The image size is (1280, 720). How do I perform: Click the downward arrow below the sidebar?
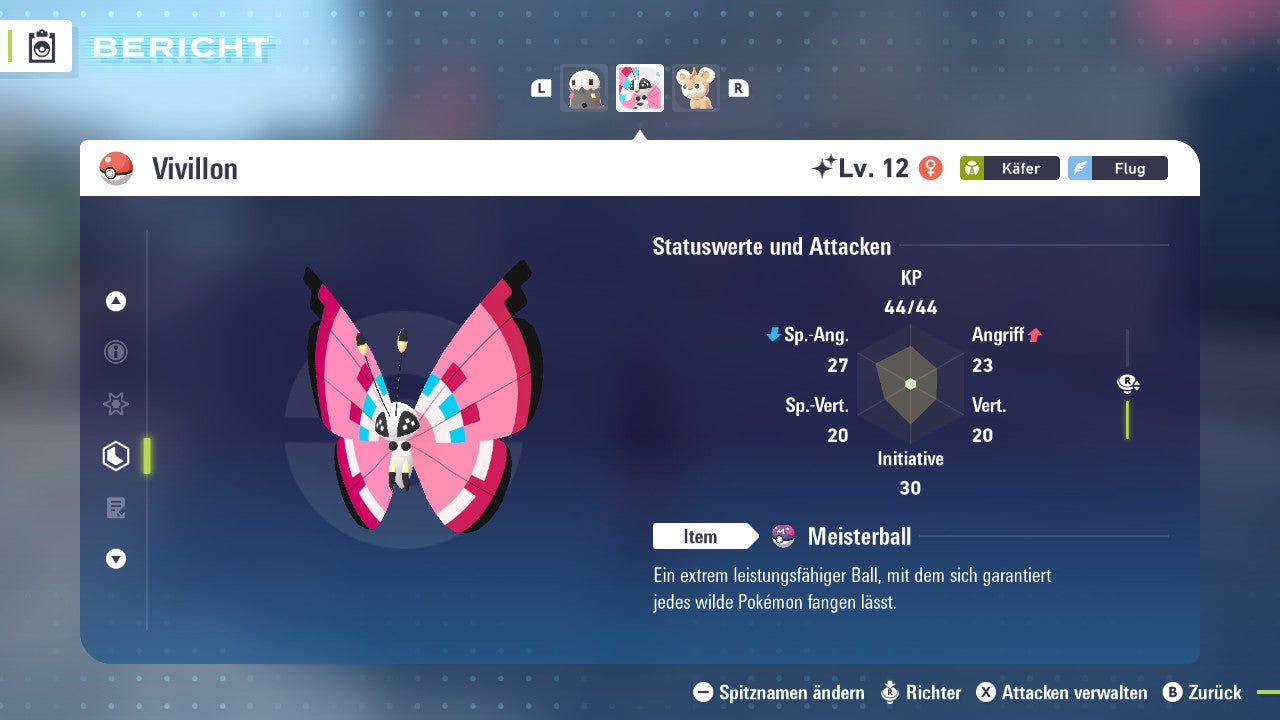point(115,559)
